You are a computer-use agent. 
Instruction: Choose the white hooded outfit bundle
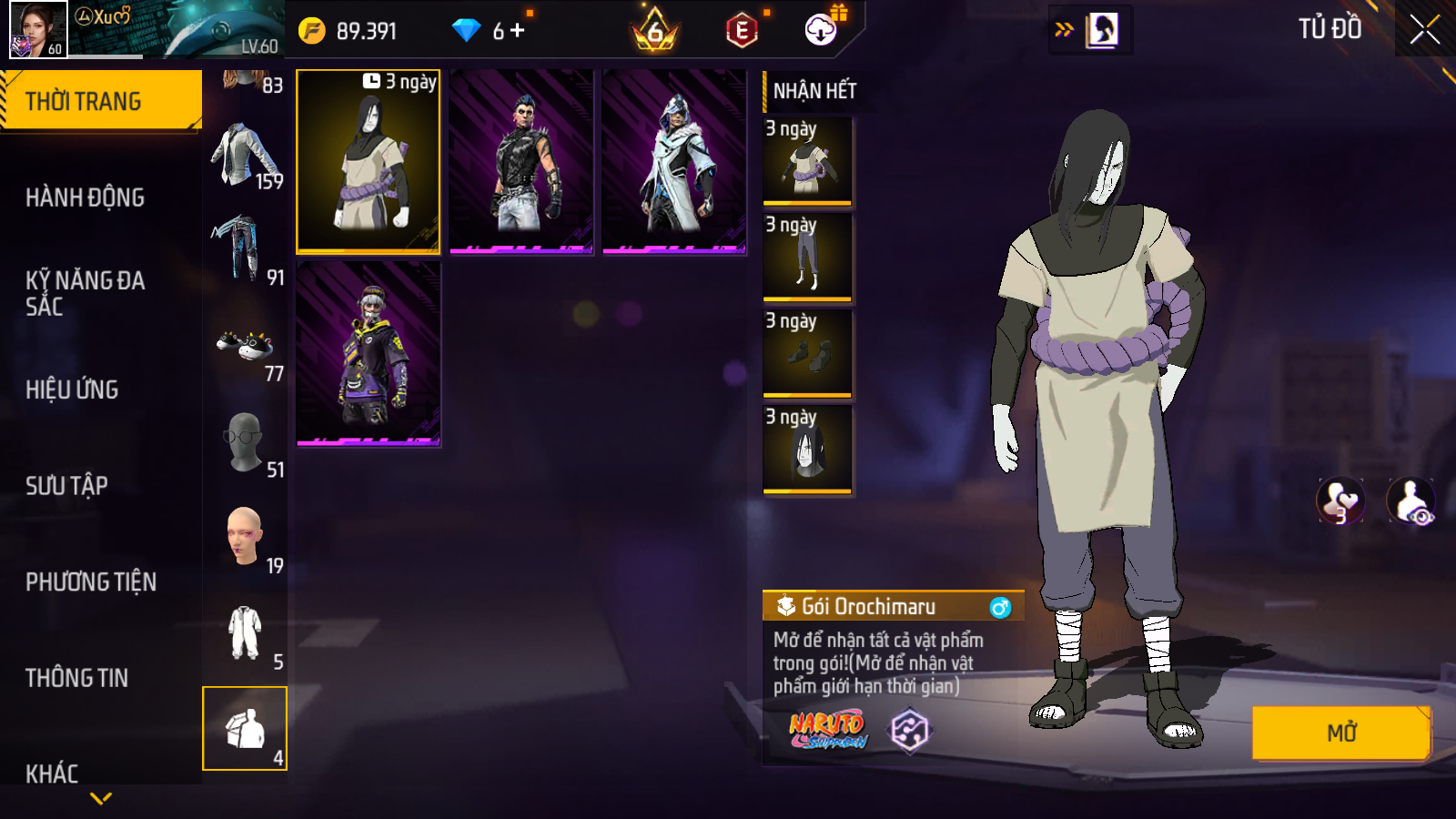pyautogui.click(x=674, y=161)
